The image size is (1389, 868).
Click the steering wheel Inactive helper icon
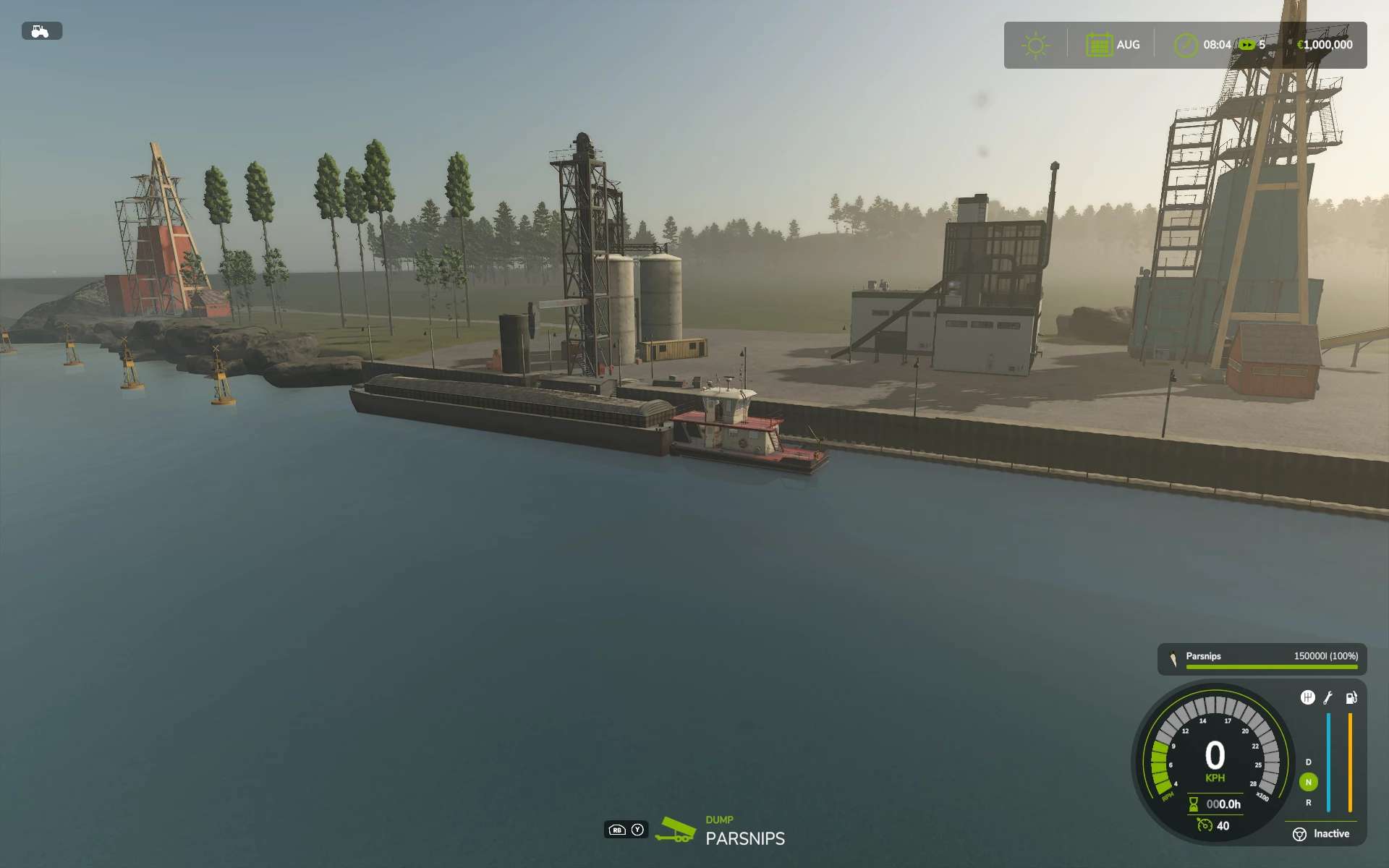[1299, 834]
